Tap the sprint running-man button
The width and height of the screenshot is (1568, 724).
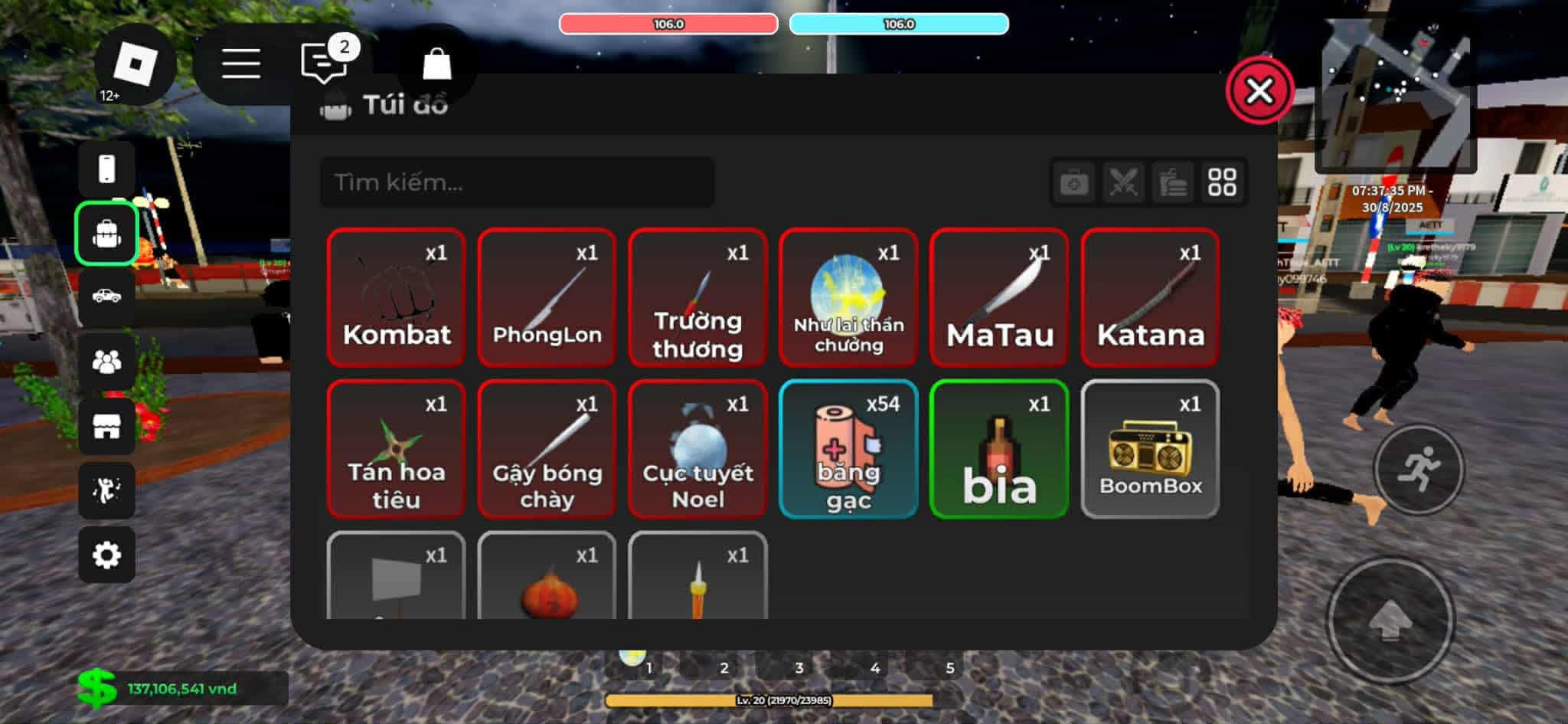[1418, 470]
